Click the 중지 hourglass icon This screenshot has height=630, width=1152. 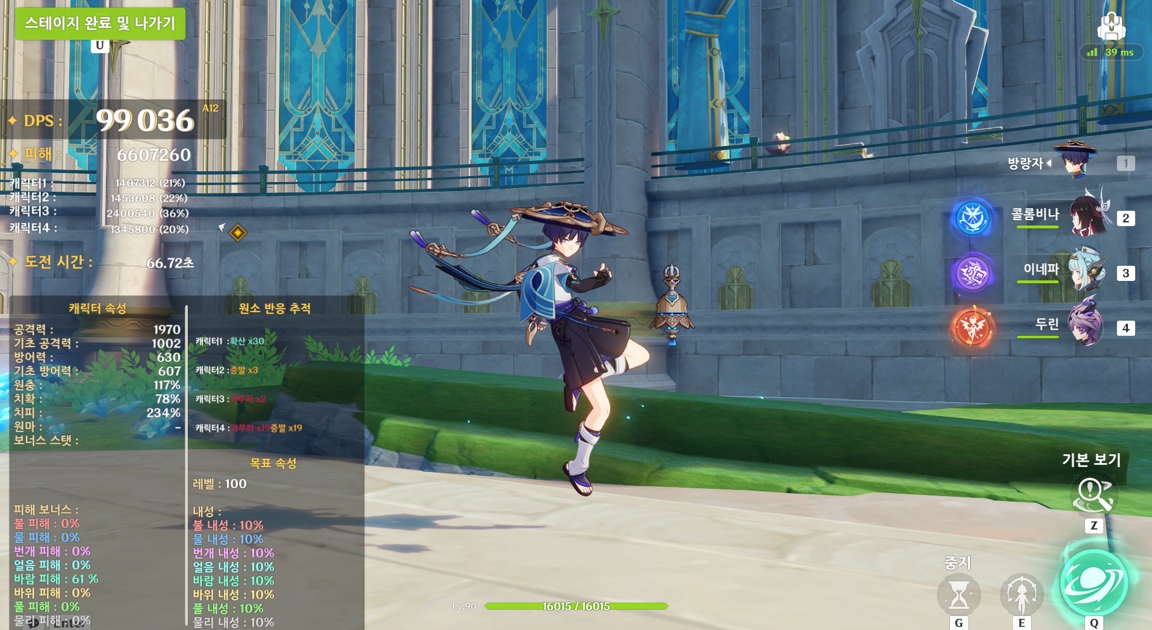958,595
